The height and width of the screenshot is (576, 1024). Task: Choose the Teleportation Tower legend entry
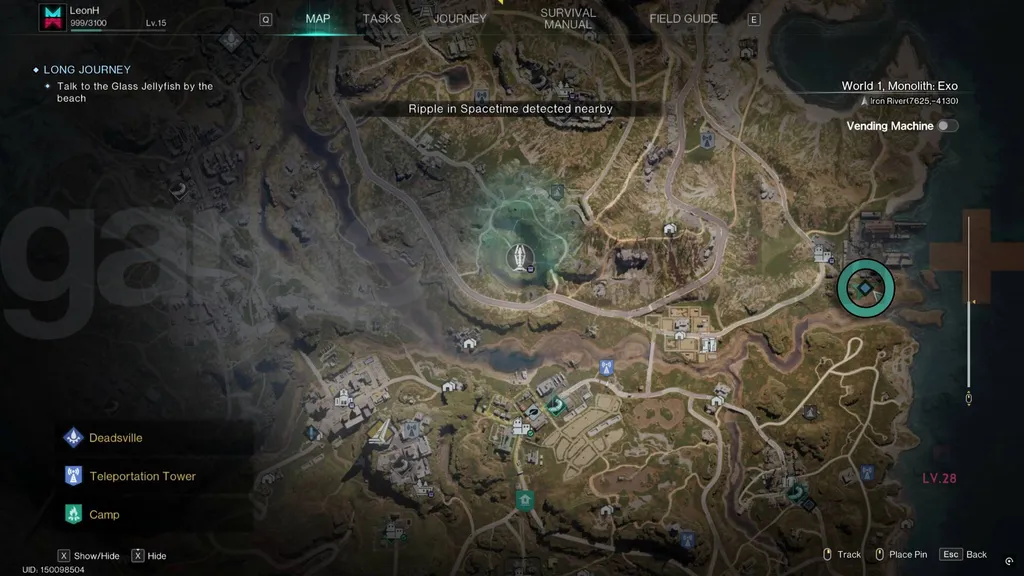coord(141,476)
